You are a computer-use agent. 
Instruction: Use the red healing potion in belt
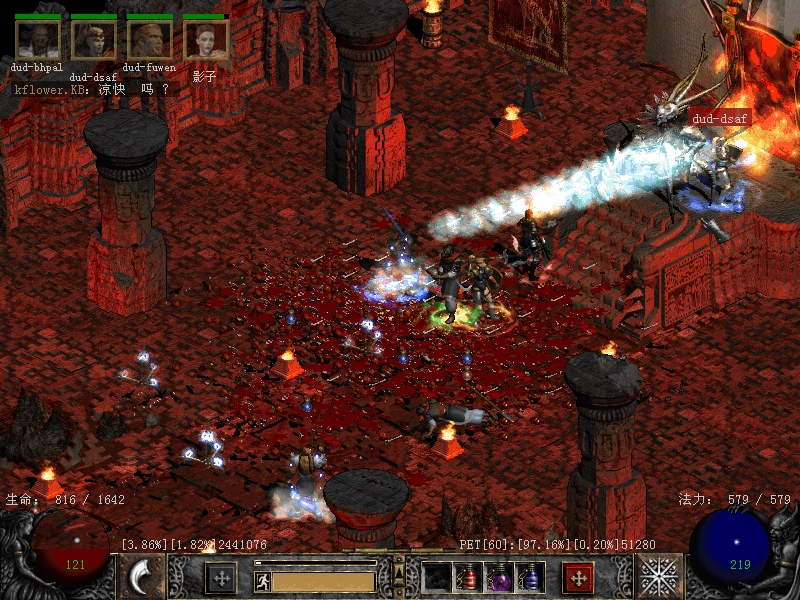pos(468,577)
